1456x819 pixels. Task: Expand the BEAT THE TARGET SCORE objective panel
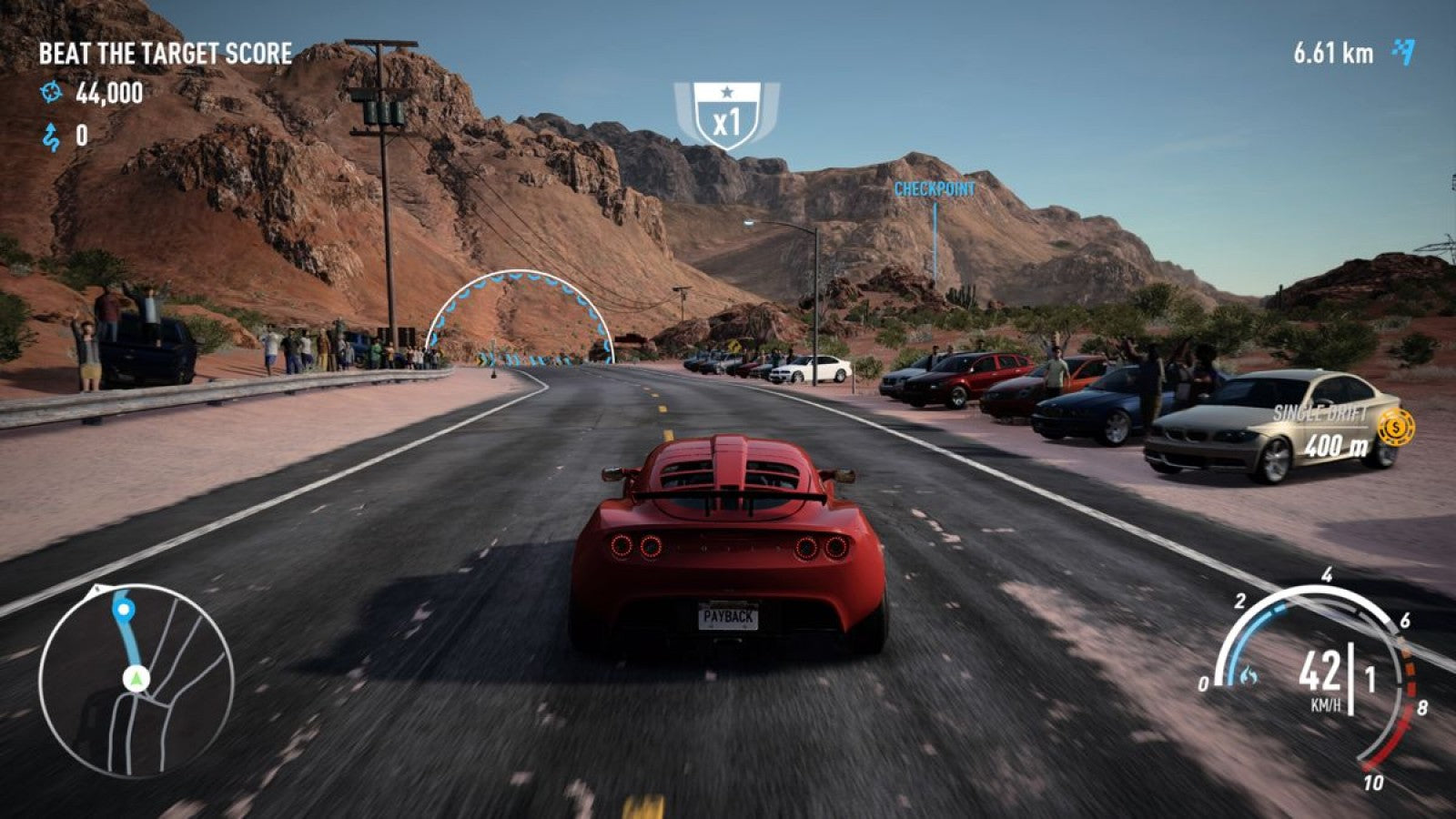164,53
